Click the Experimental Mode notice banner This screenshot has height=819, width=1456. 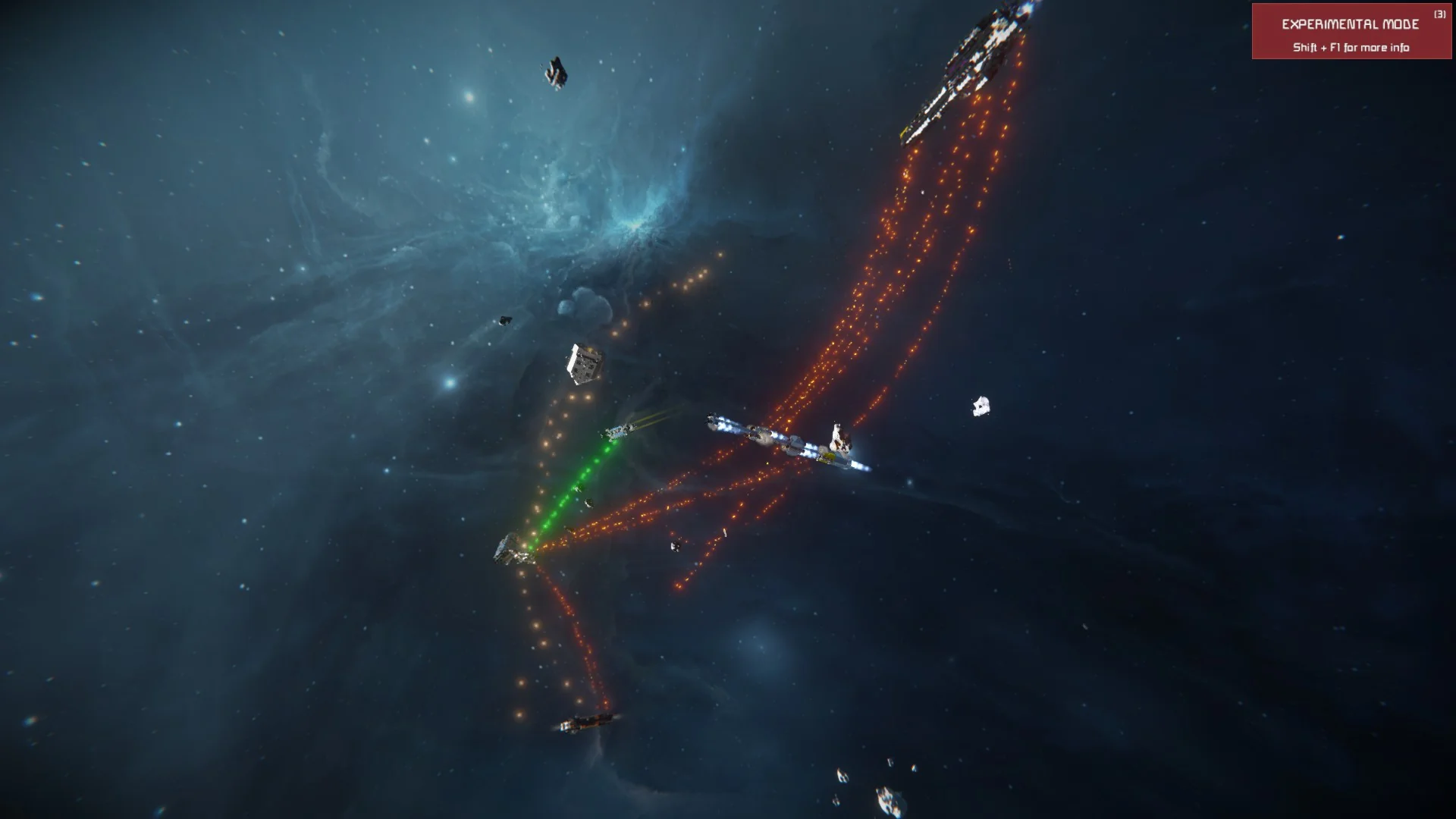(1351, 32)
